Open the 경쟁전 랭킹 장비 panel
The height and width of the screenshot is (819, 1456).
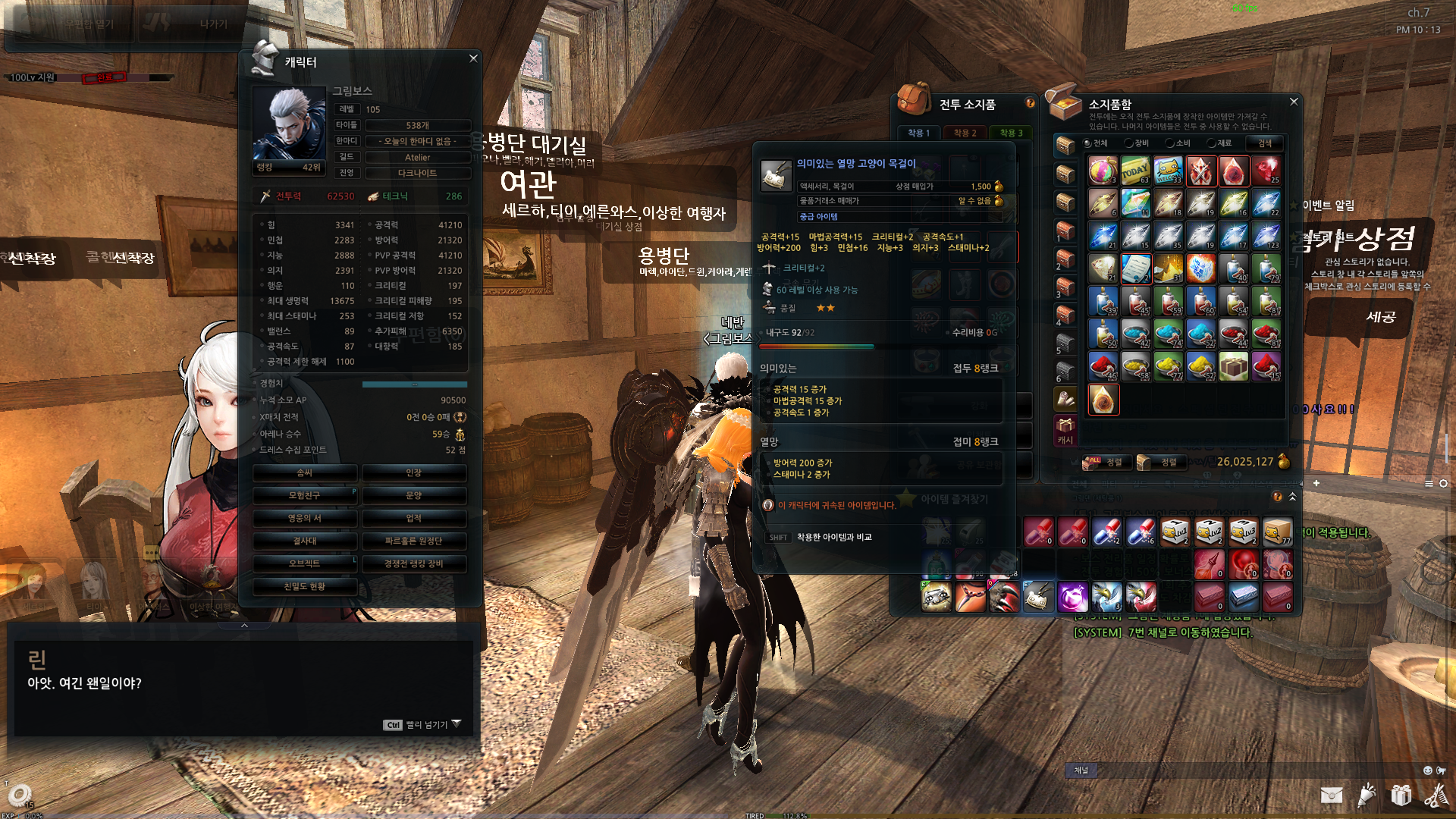(413, 564)
